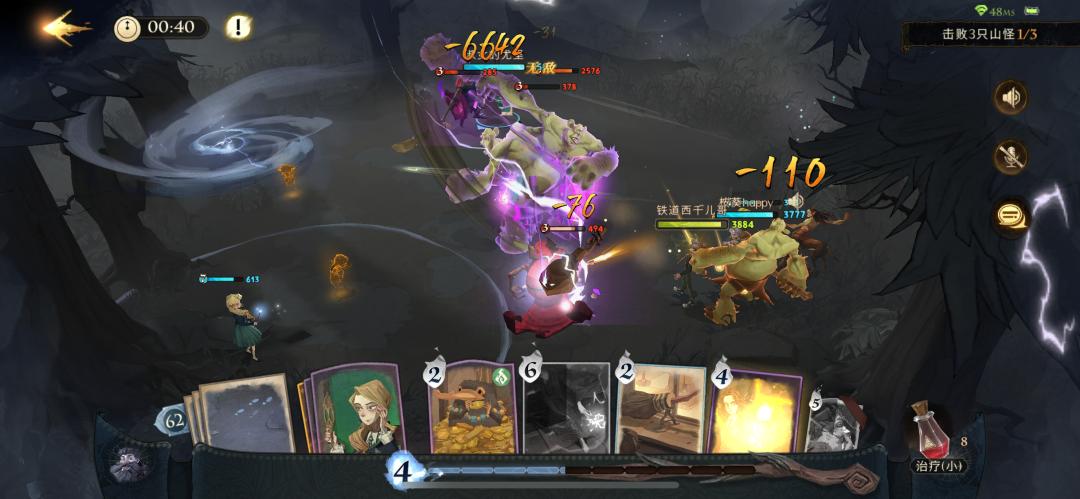Select the 2-cost gold coin creature card
Viewport: 1080px width, 499px height.
pyautogui.click(x=470, y=408)
